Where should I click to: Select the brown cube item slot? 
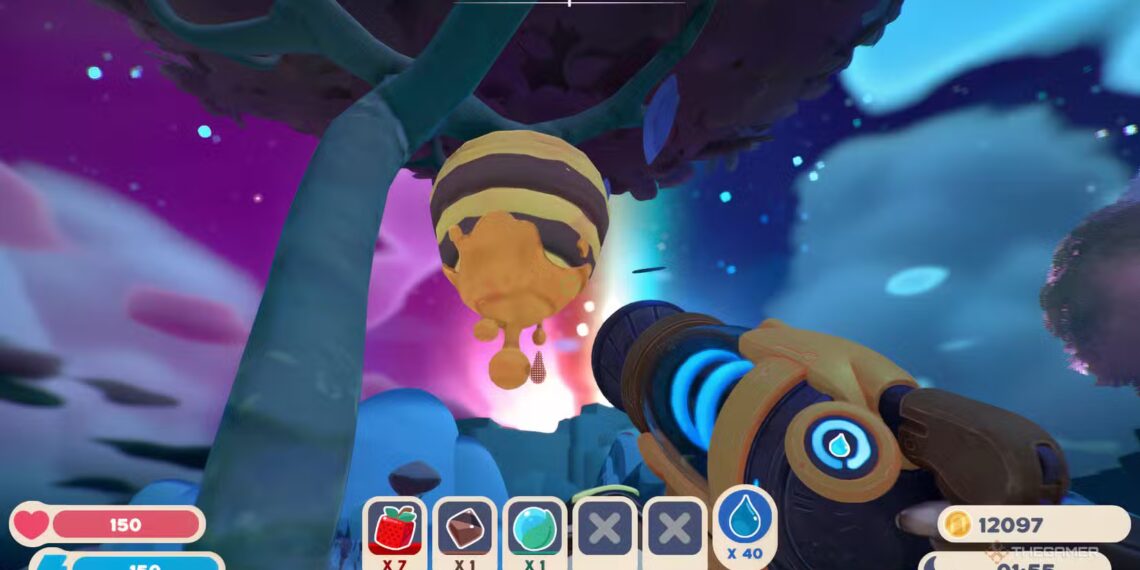[465, 529]
